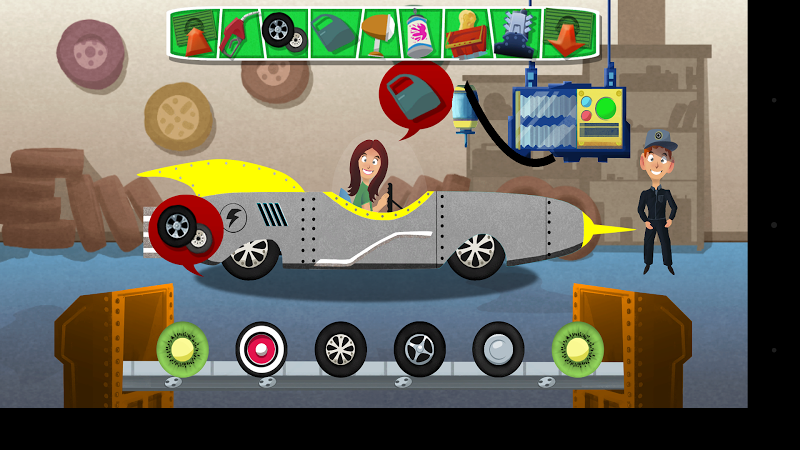Choose the plain silver hubcap wheel
This screenshot has width=800, height=450.
(498, 349)
